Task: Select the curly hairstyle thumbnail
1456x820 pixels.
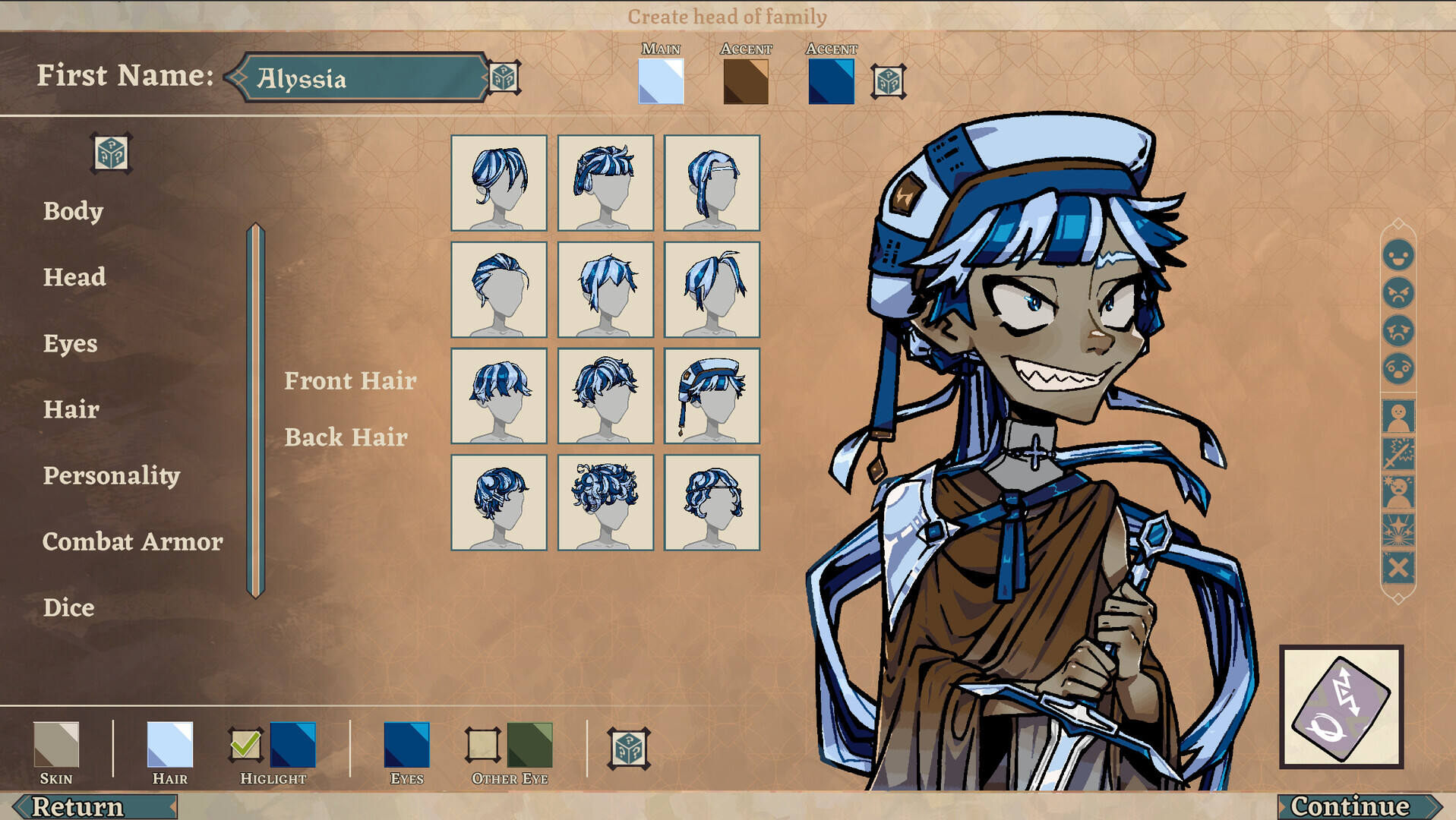Action: pyautogui.click(x=605, y=502)
